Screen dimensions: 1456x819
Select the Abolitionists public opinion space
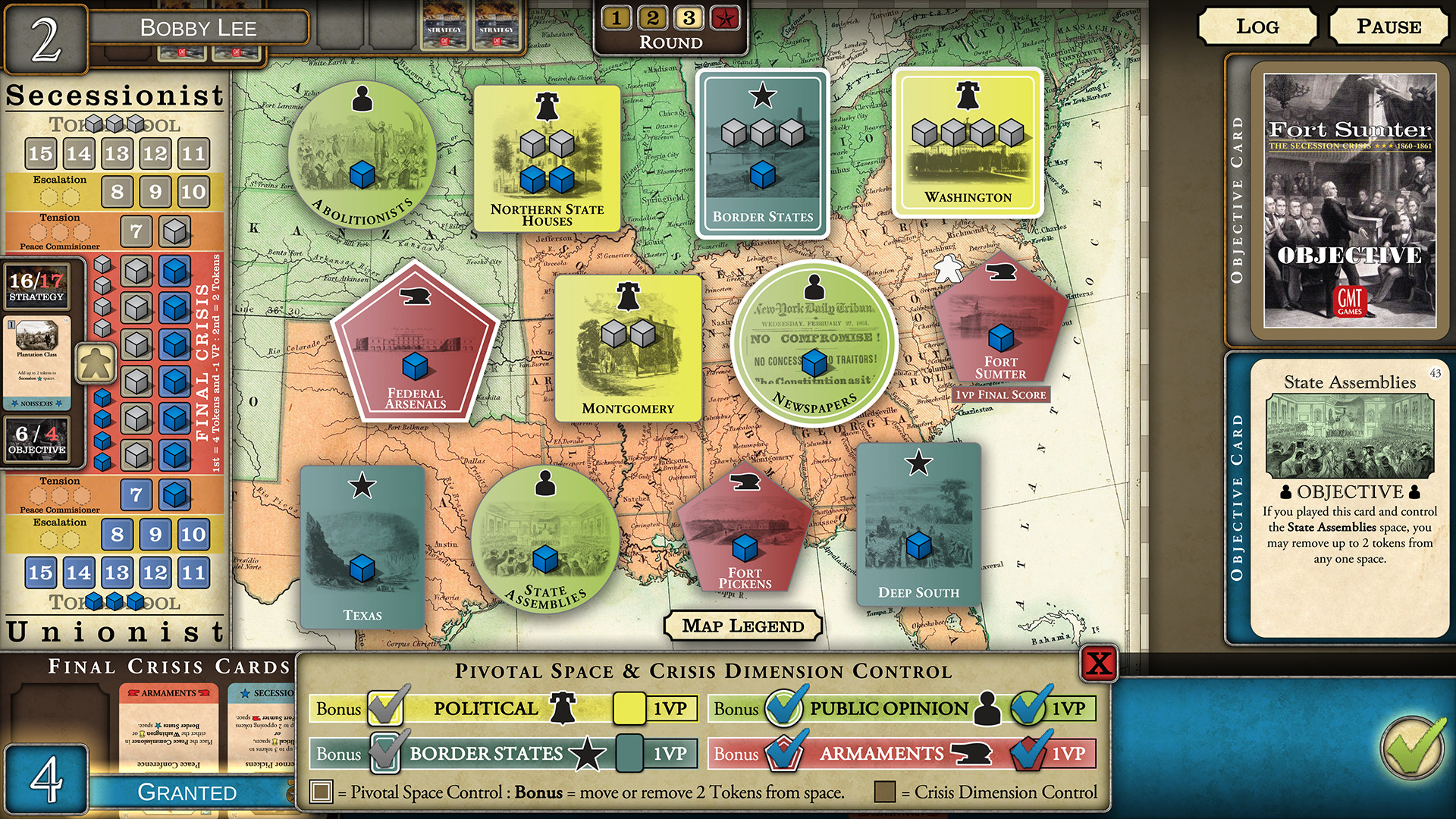click(365, 152)
